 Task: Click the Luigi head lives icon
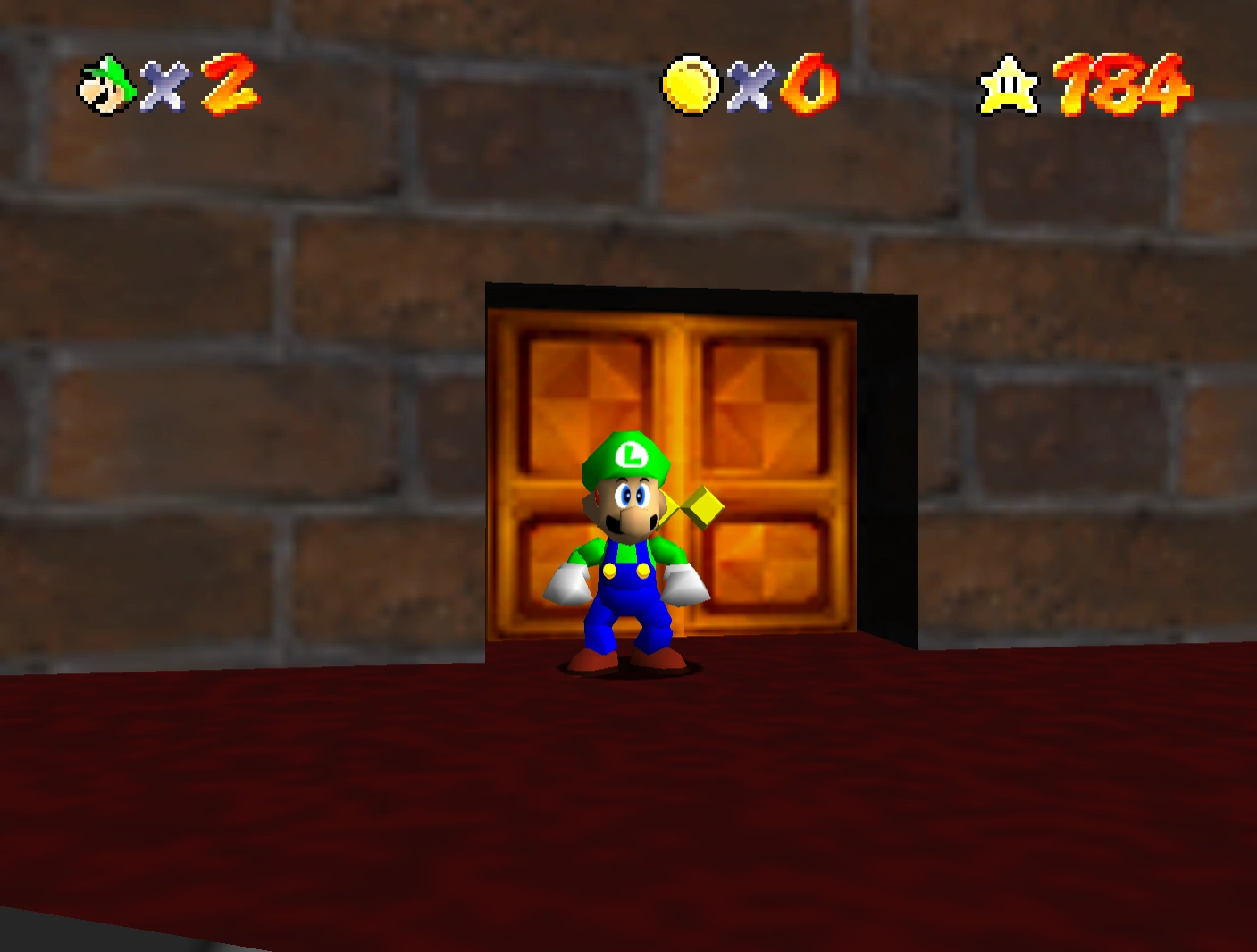click(105, 85)
